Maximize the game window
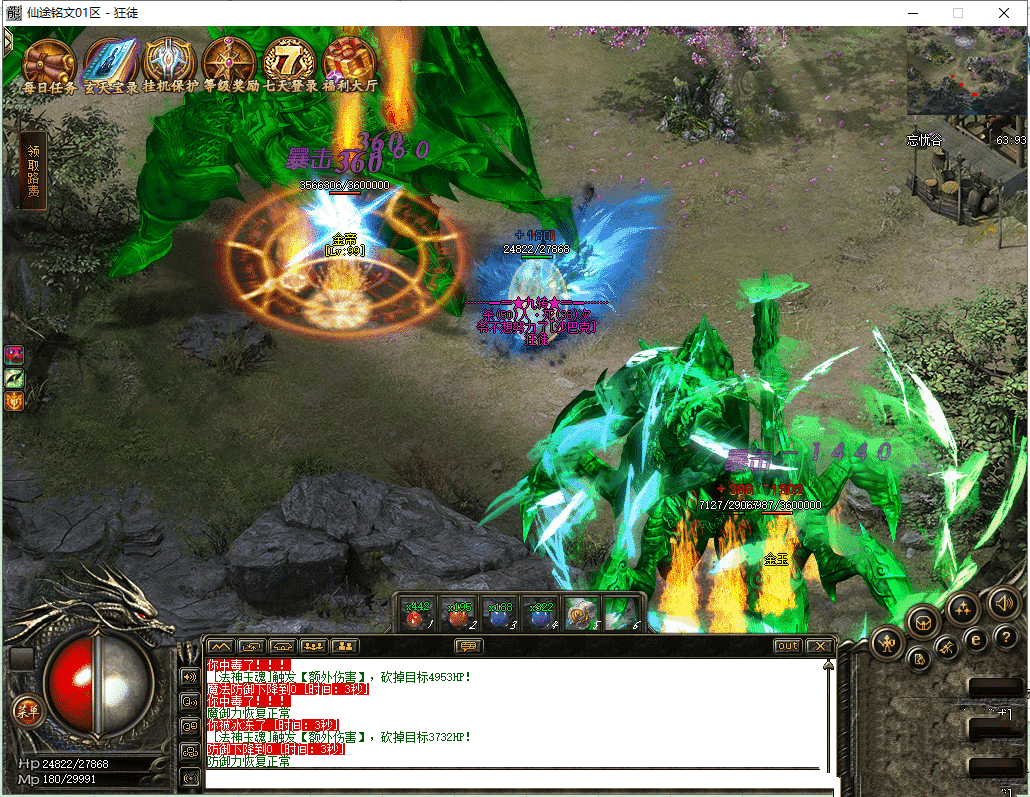The width and height of the screenshot is (1030, 797). point(957,13)
